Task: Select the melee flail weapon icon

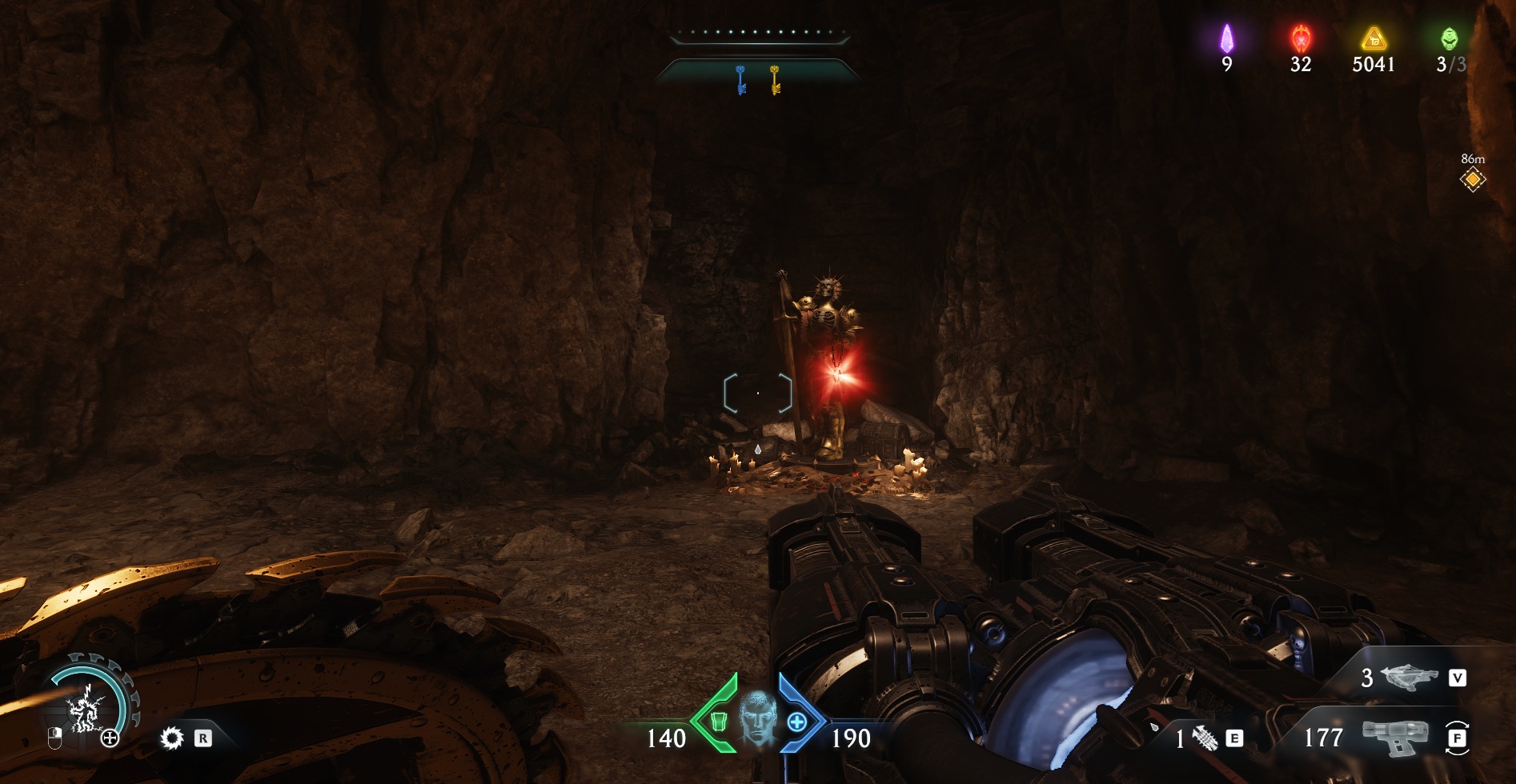Action: 1205,738
